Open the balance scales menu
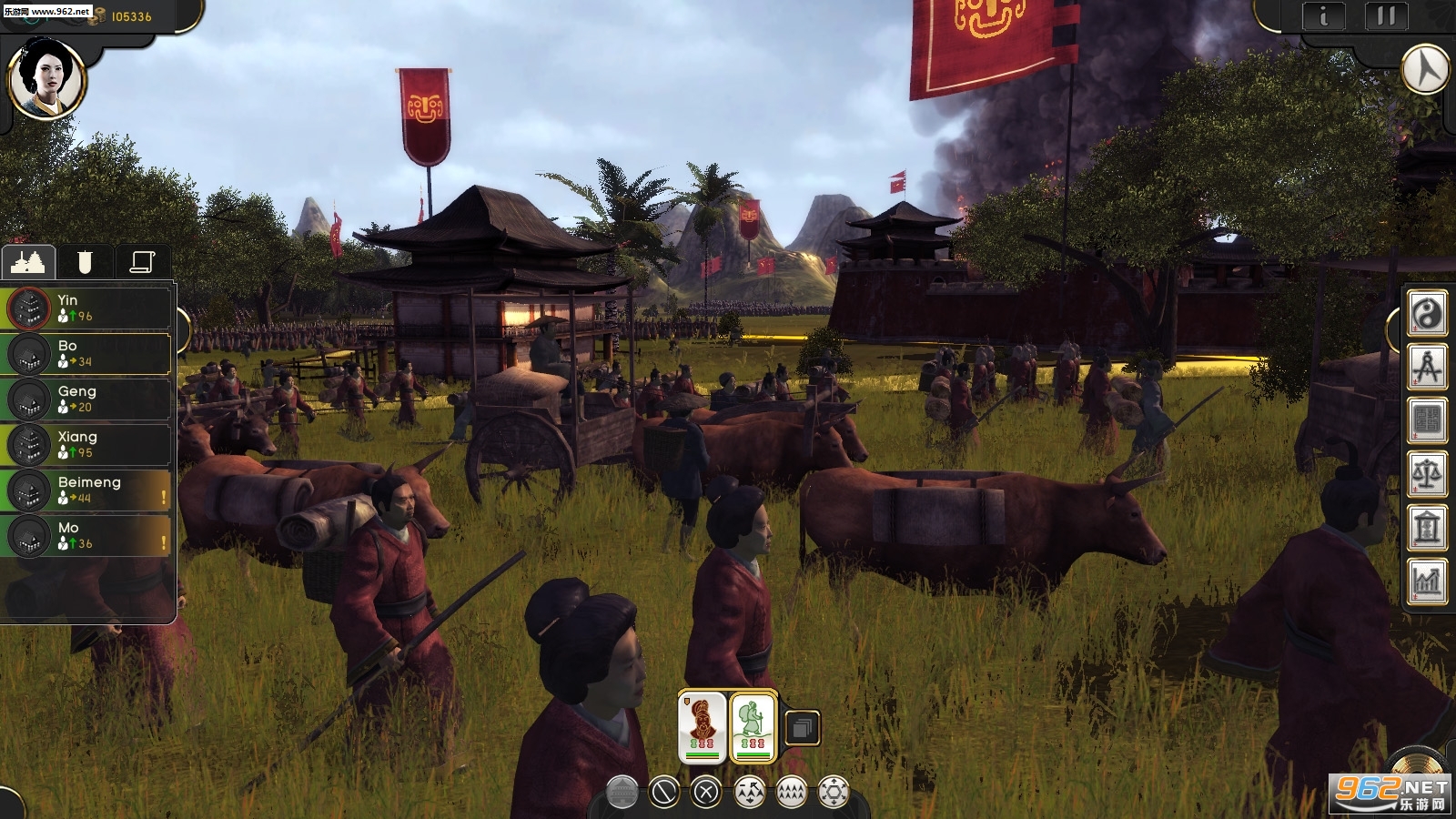This screenshot has width=1456, height=819. 1427,474
